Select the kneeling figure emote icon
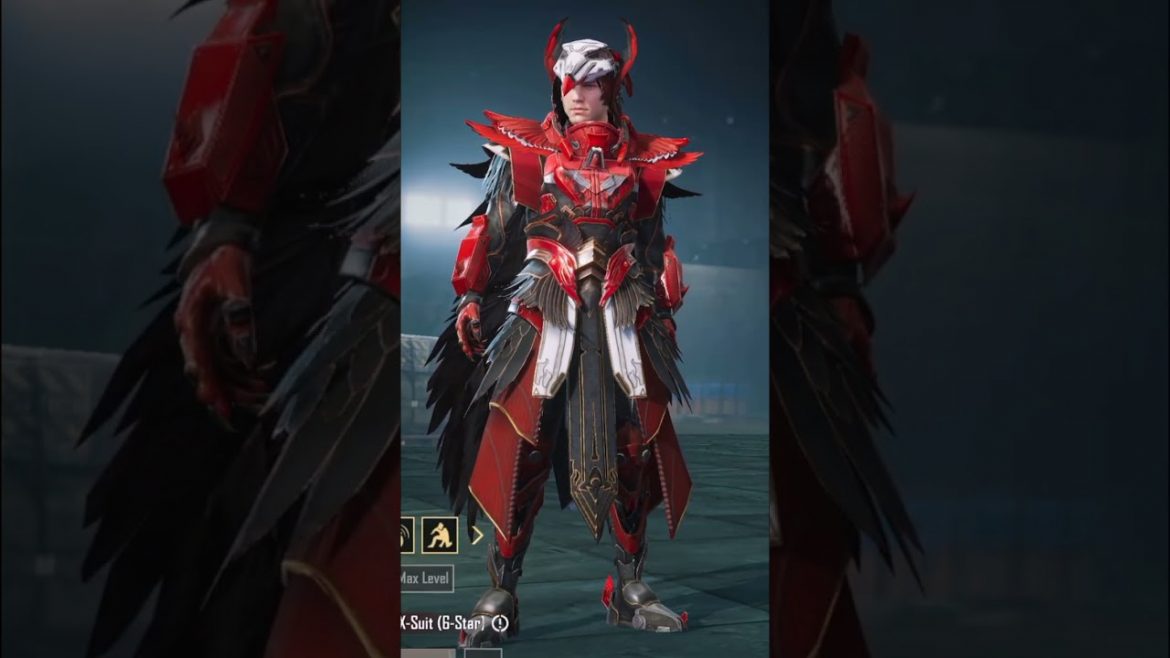Image resolution: width=1170 pixels, height=658 pixels. pos(440,536)
